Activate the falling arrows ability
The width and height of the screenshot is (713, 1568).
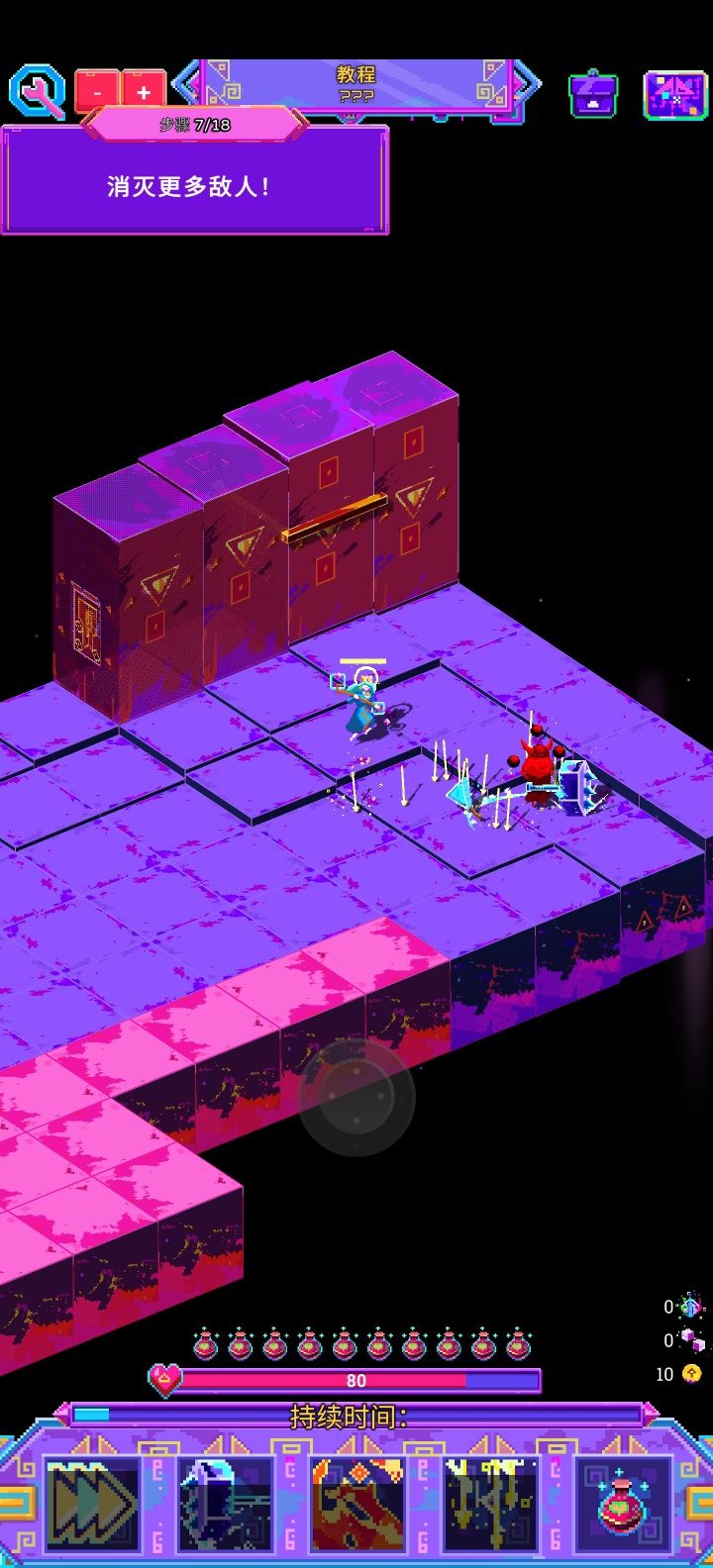click(x=490, y=1503)
